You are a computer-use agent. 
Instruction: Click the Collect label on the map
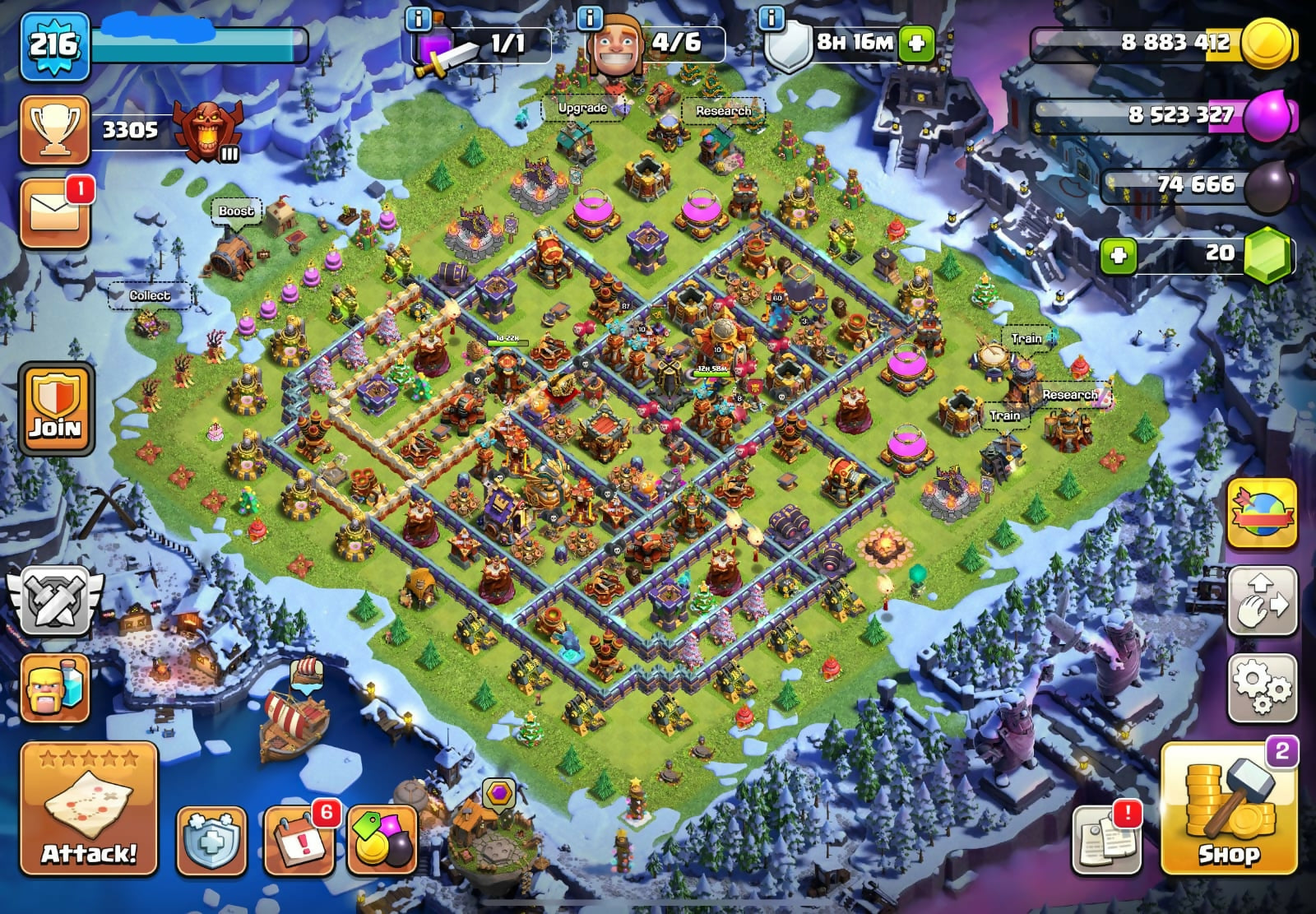[x=150, y=295]
